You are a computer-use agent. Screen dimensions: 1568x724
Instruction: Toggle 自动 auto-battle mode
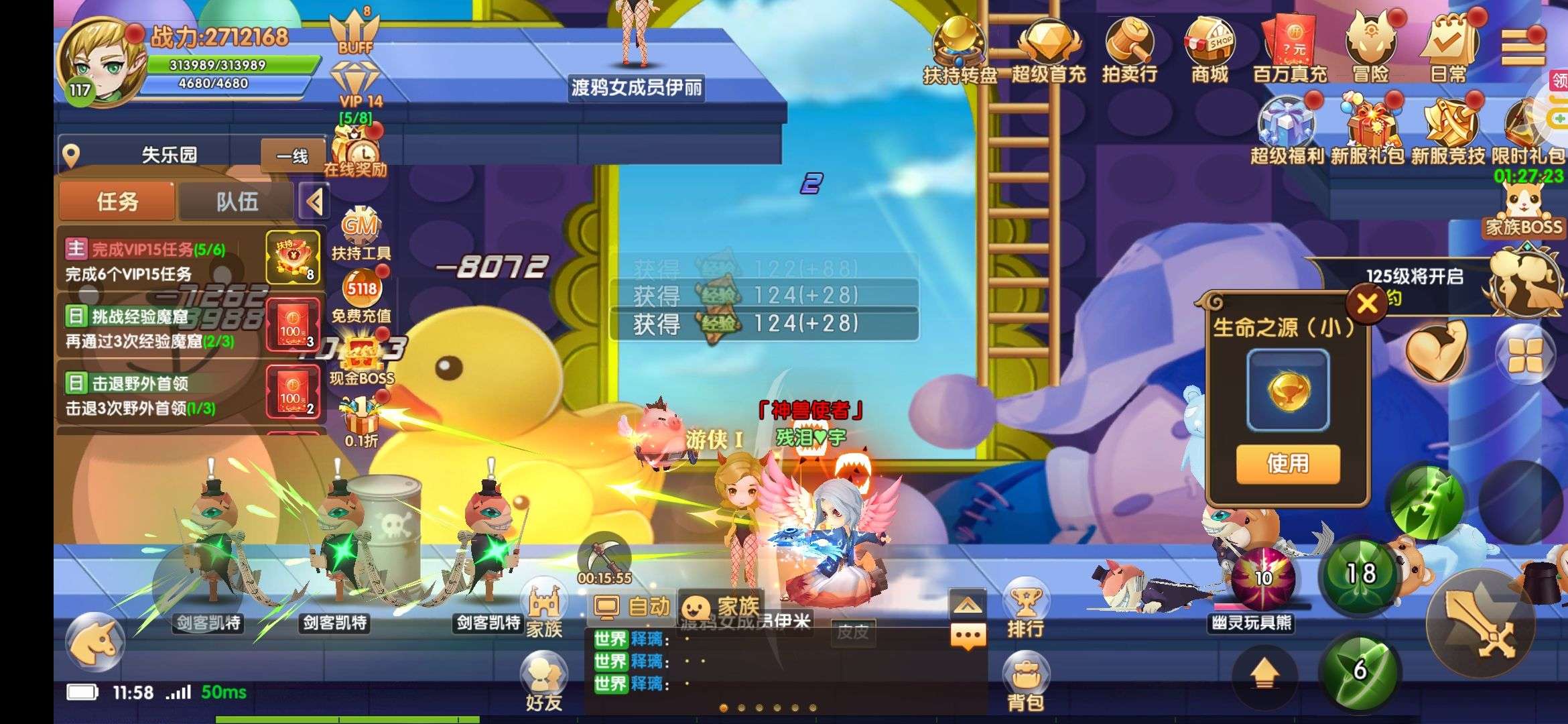(x=631, y=607)
